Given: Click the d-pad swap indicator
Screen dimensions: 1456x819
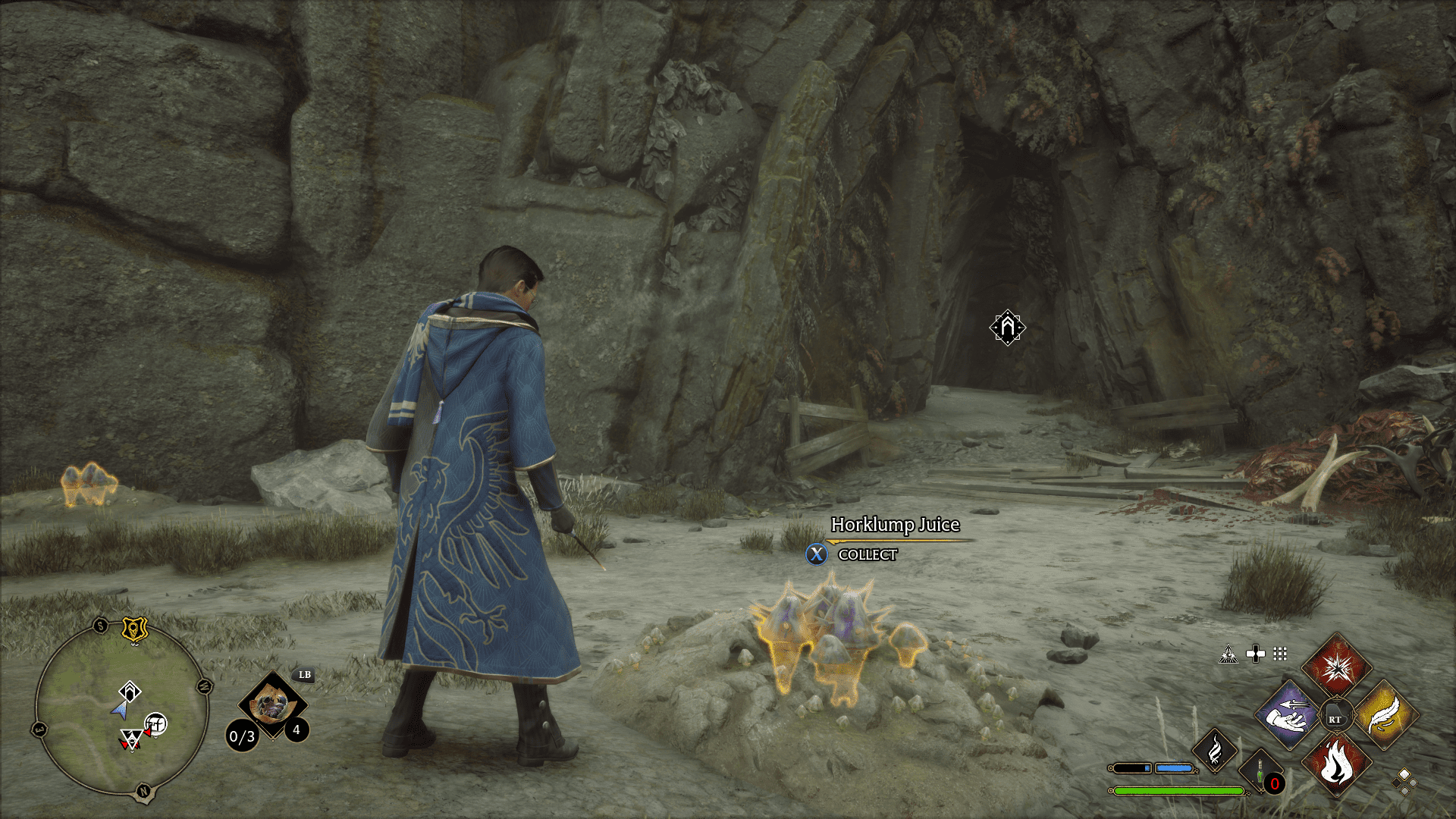Looking at the screenshot, I should (1255, 654).
